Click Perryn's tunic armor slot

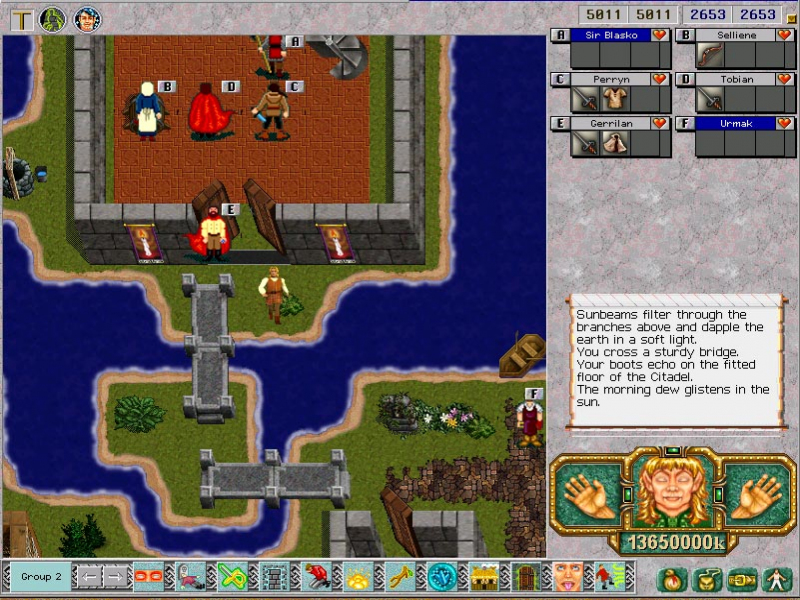point(614,99)
